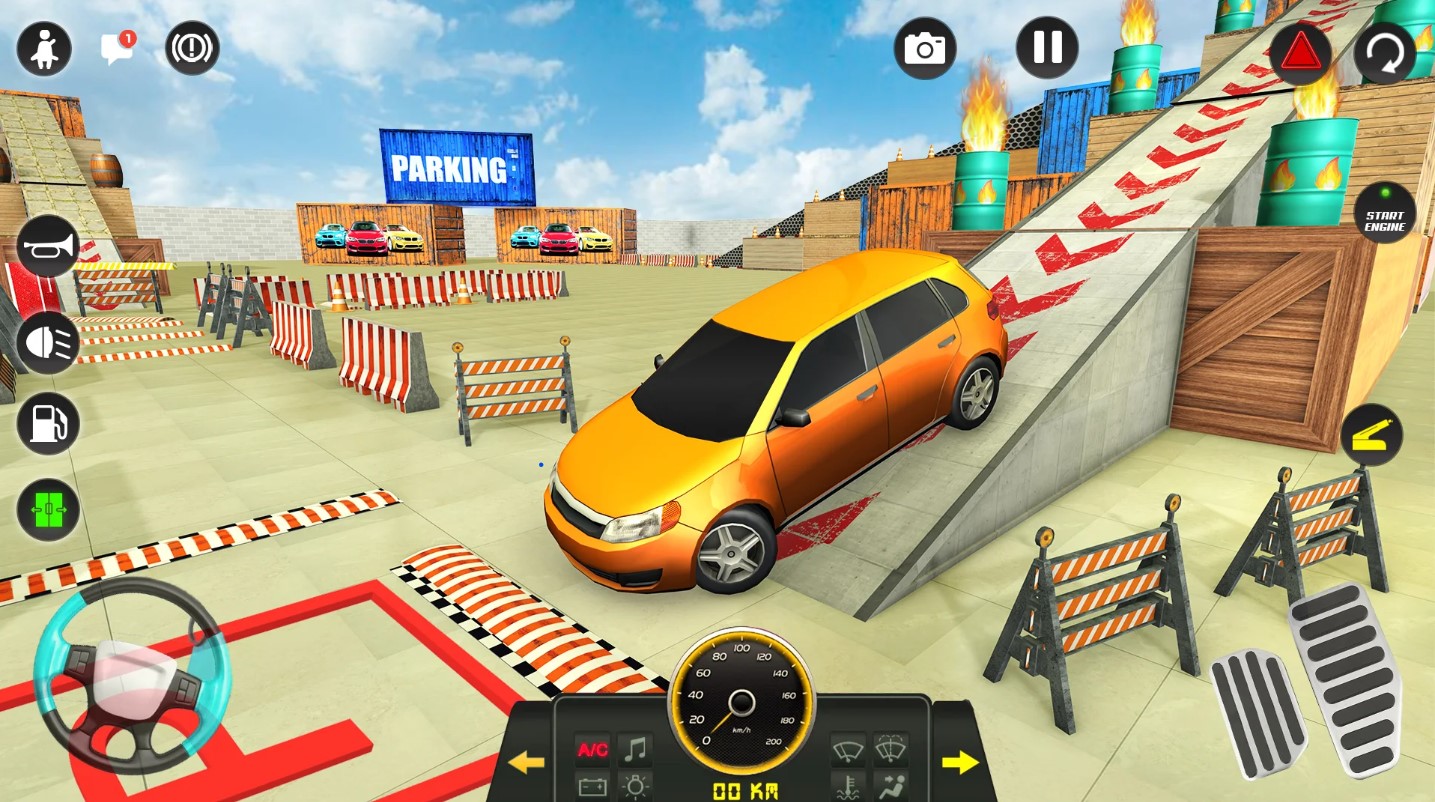Turn on the music note button
The height and width of the screenshot is (802, 1435).
pyautogui.click(x=635, y=749)
